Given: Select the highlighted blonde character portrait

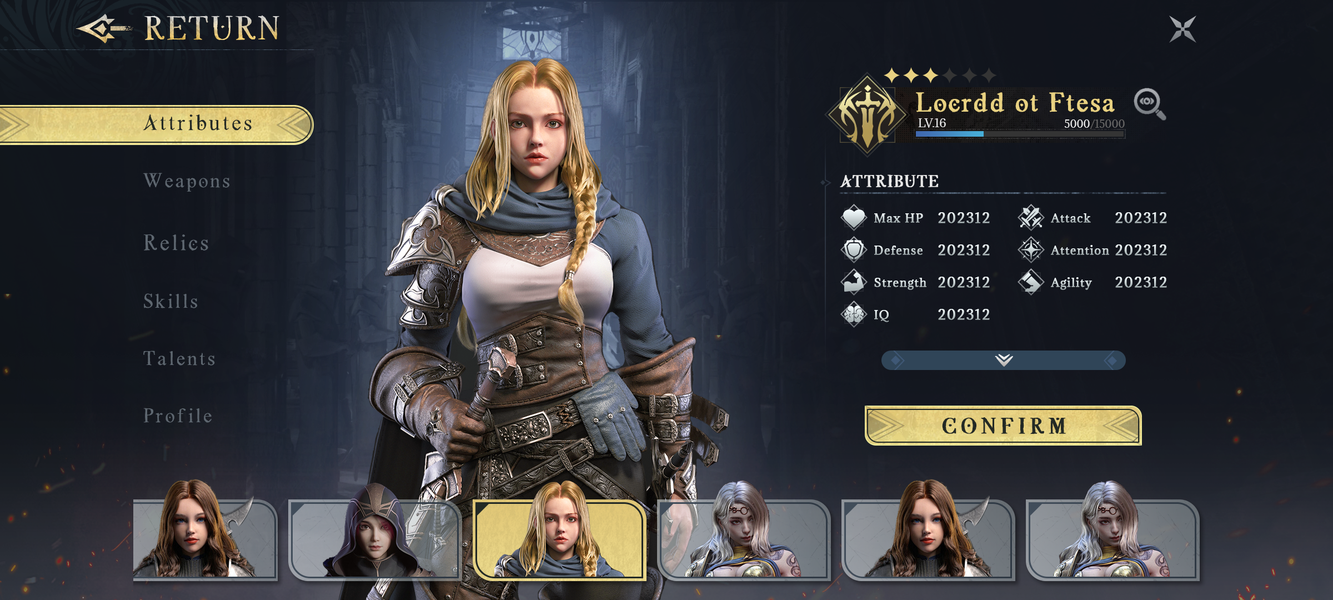Looking at the screenshot, I should tap(560, 538).
